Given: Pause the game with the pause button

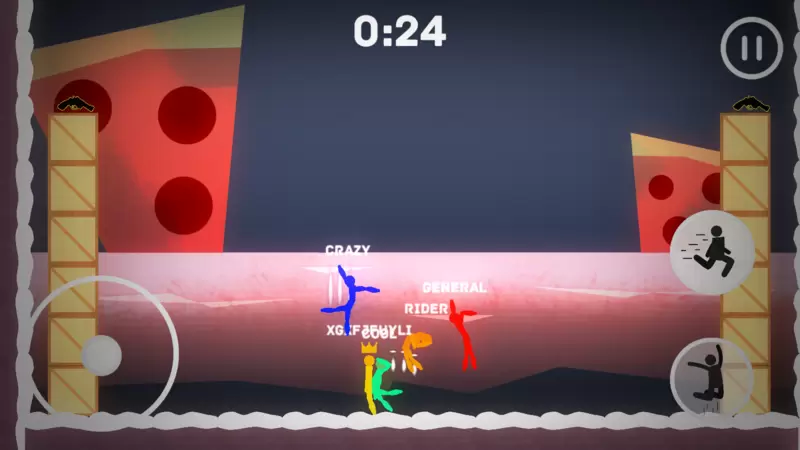Looking at the screenshot, I should coord(752,48).
